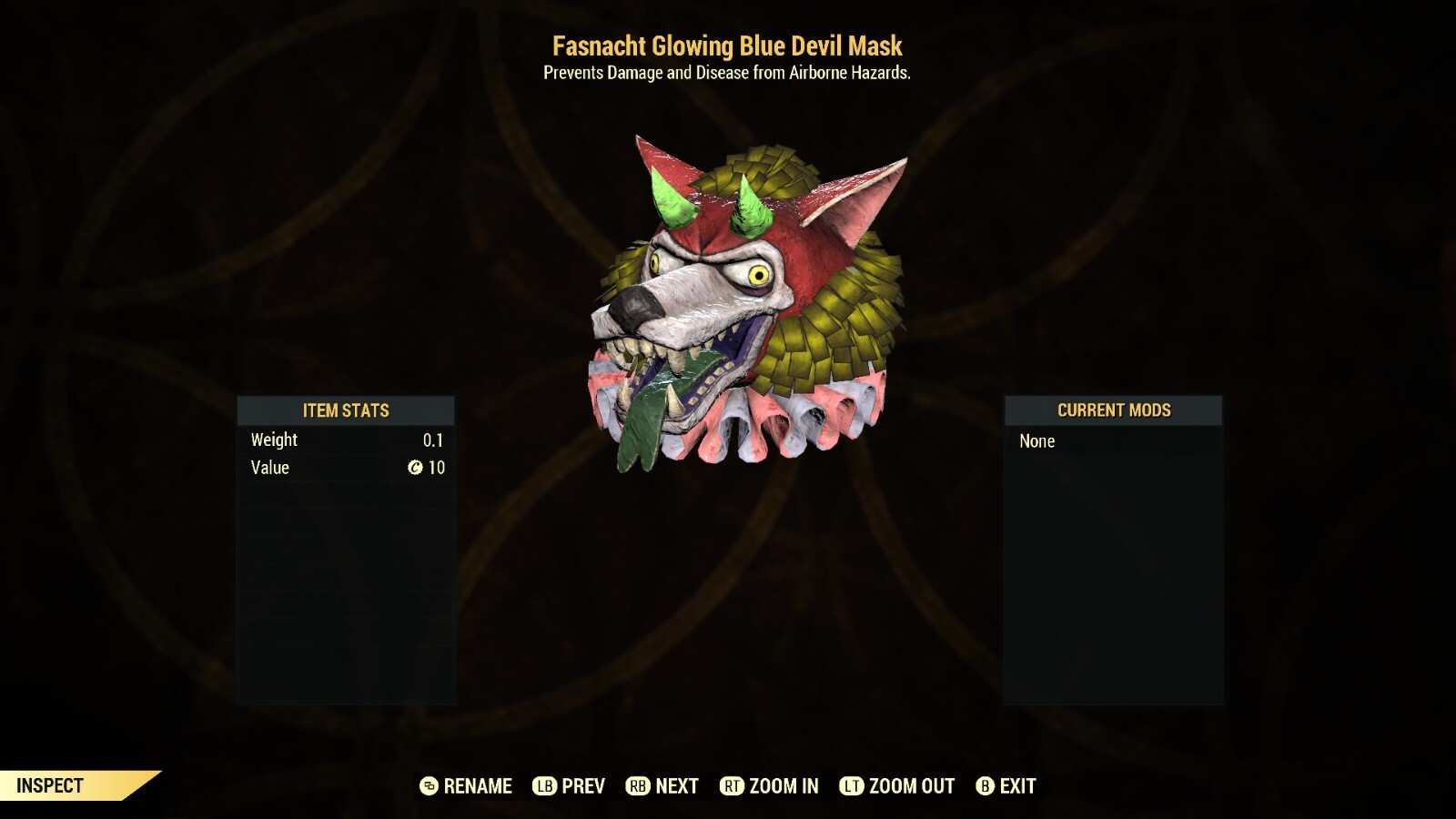
Task: Open the ITEM STATS panel header
Action: 347,410
